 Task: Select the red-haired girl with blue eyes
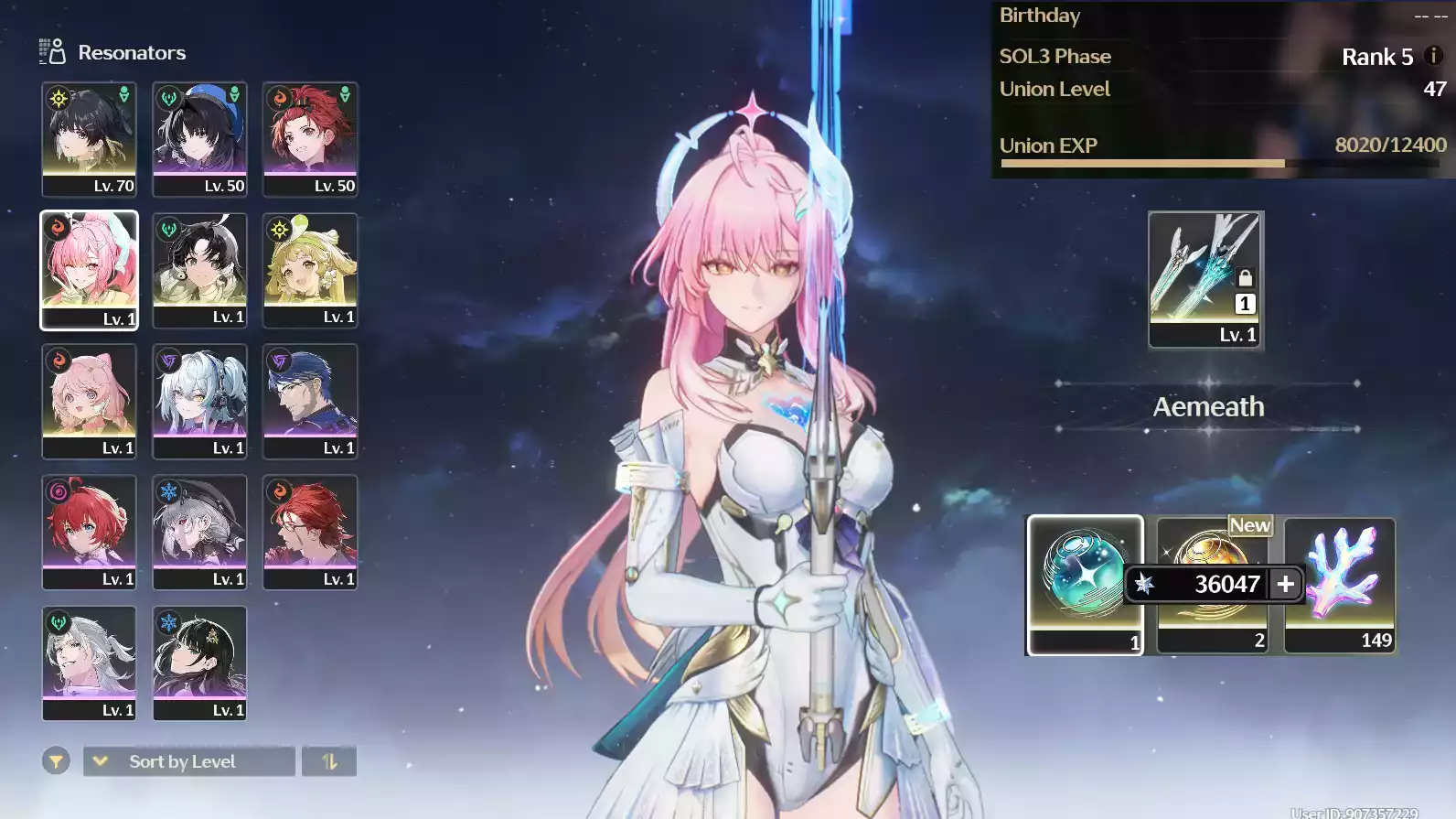(x=89, y=532)
